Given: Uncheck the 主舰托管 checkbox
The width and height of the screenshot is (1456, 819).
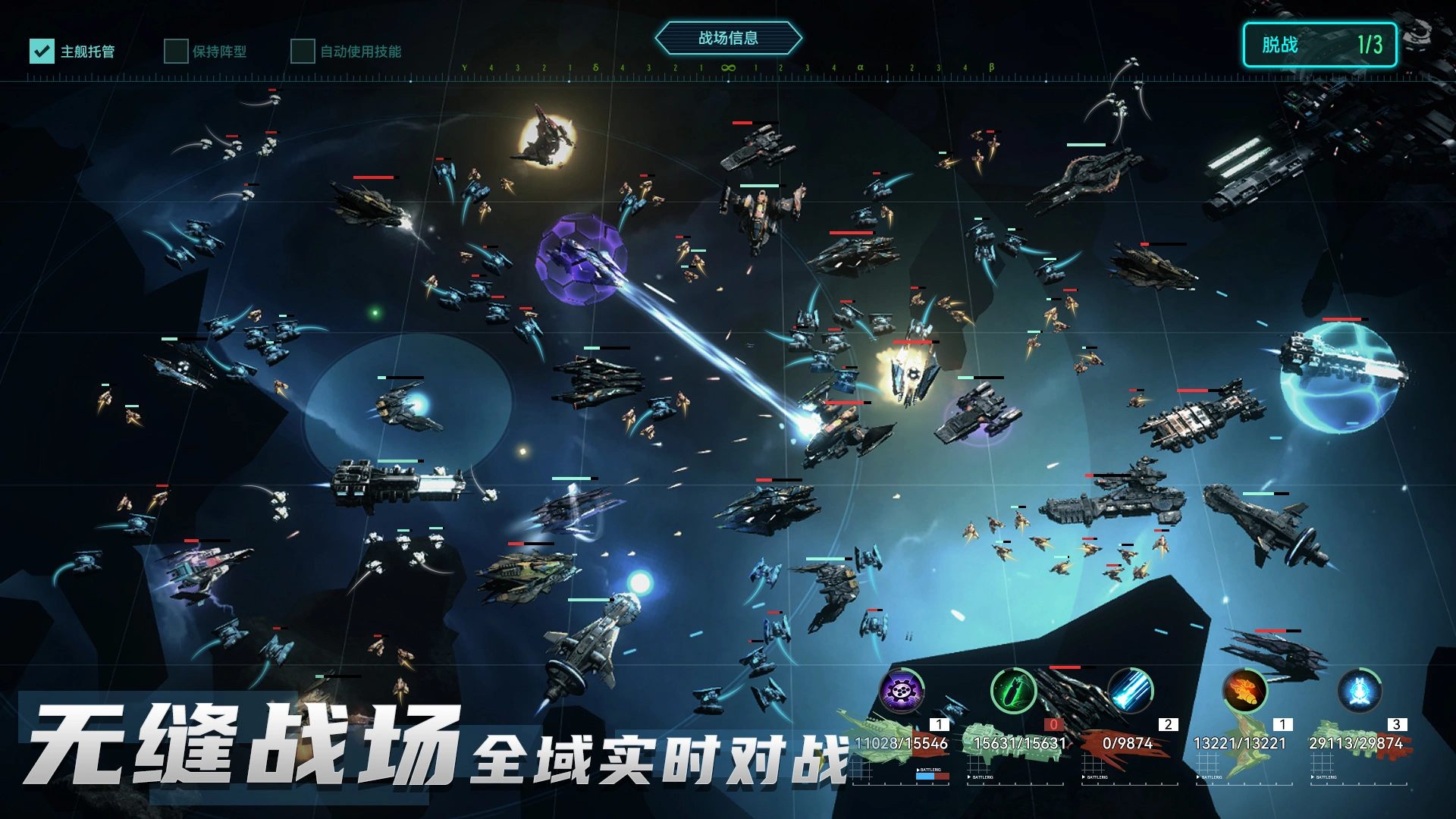Looking at the screenshot, I should [42, 51].
